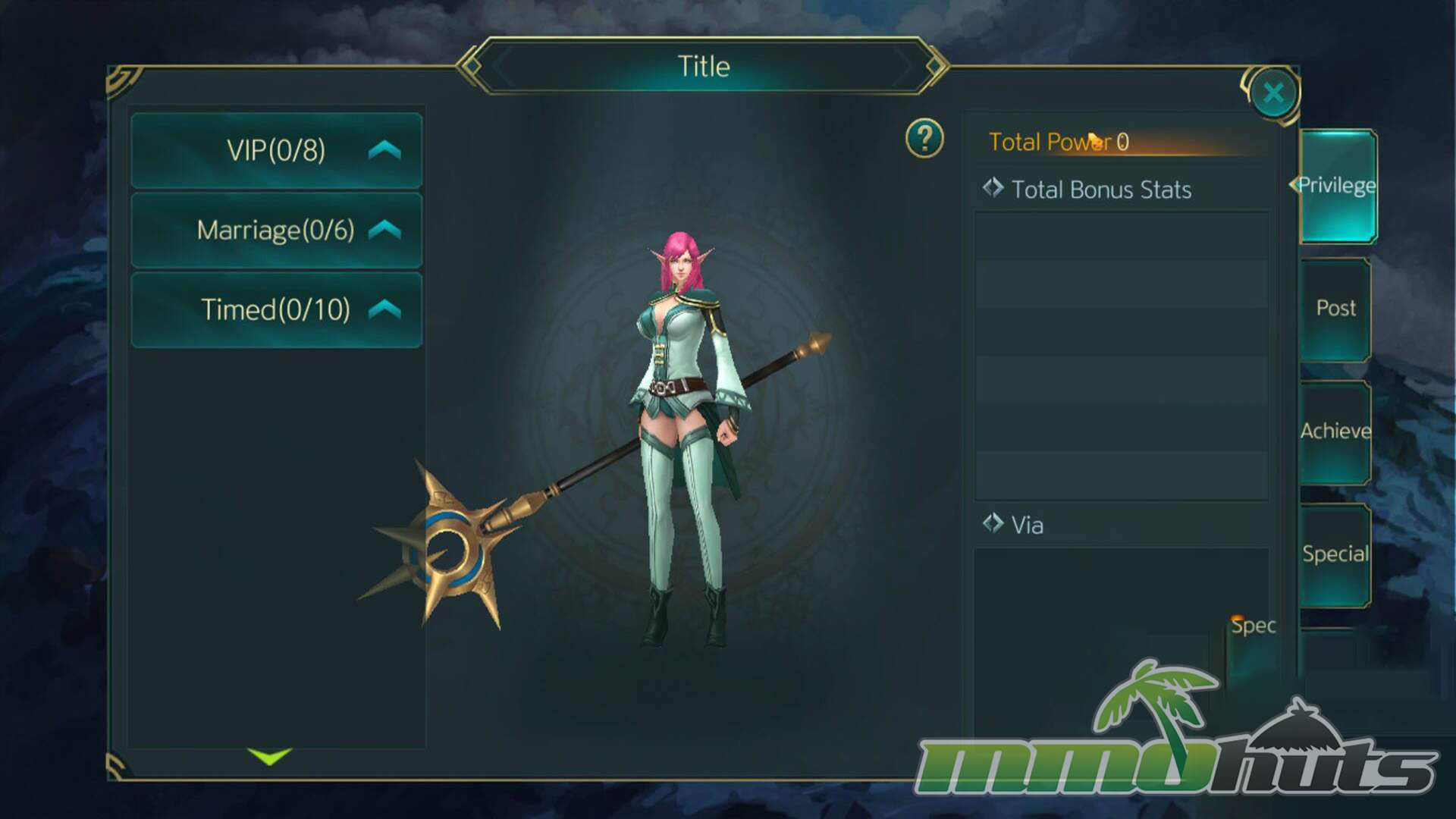
Task: Expand the Marriage(0/6) title category
Action: pyautogui.click(x=277, y=230)
